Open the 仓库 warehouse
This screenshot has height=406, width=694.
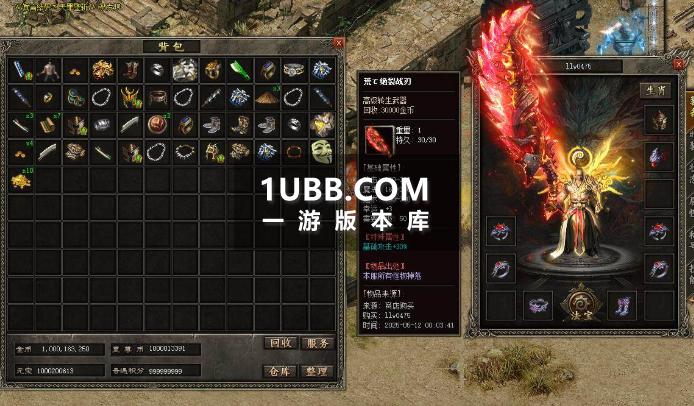coord(280,369)
